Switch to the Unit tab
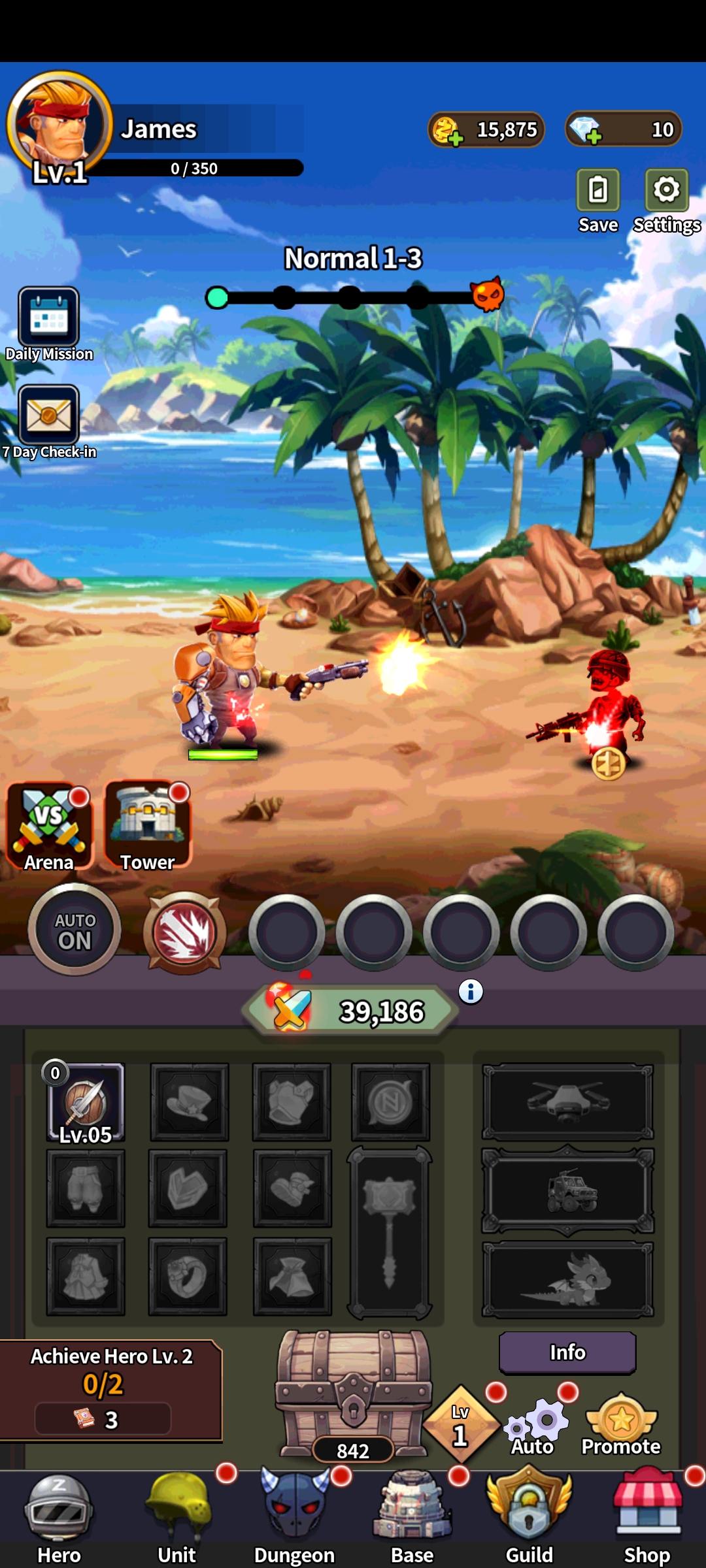Viewport: 706px width, 1568px height. pos(177,1516)
